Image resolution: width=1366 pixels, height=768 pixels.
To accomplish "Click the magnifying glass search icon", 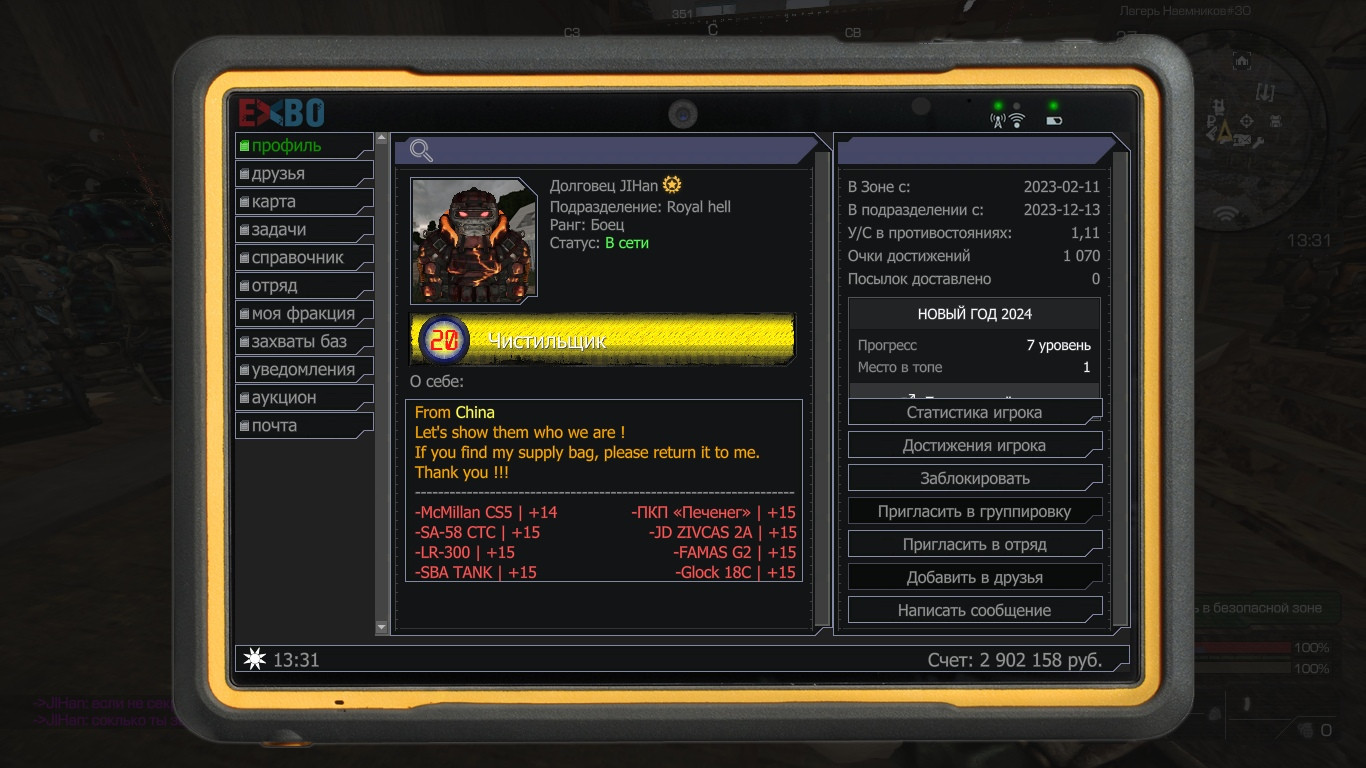I will [422, 151].
